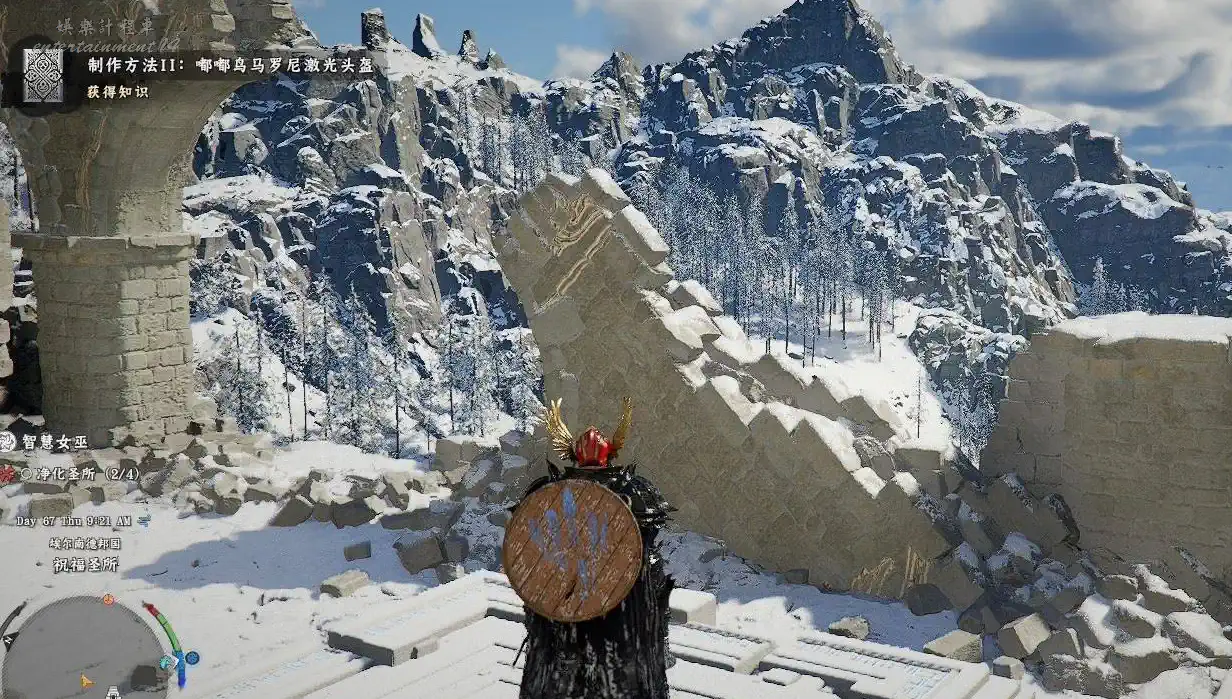Click the blue round icon beside the minimap
Image resolution: width=1232 pixels, height=699 pixels.
click(x=190, y=657)
